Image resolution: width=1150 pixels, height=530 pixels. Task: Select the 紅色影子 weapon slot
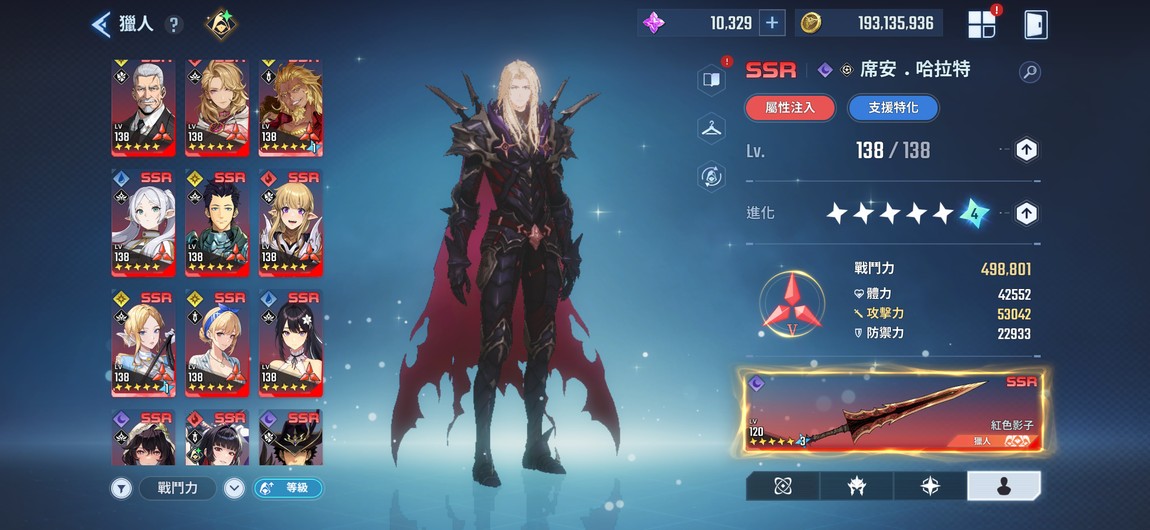point(893,411)
